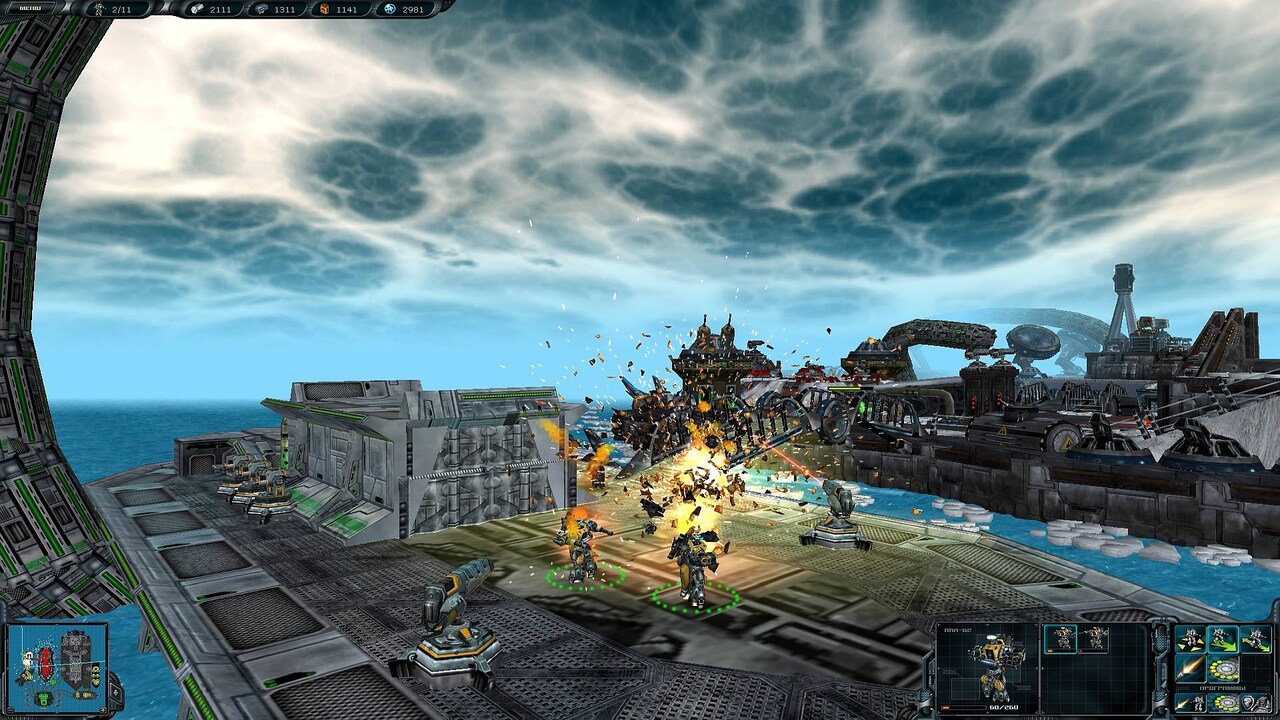Viewport: 1280px width, 720px height.
Task: Click the silver scrap resource icon showing 2111
Action: point(197,8)
